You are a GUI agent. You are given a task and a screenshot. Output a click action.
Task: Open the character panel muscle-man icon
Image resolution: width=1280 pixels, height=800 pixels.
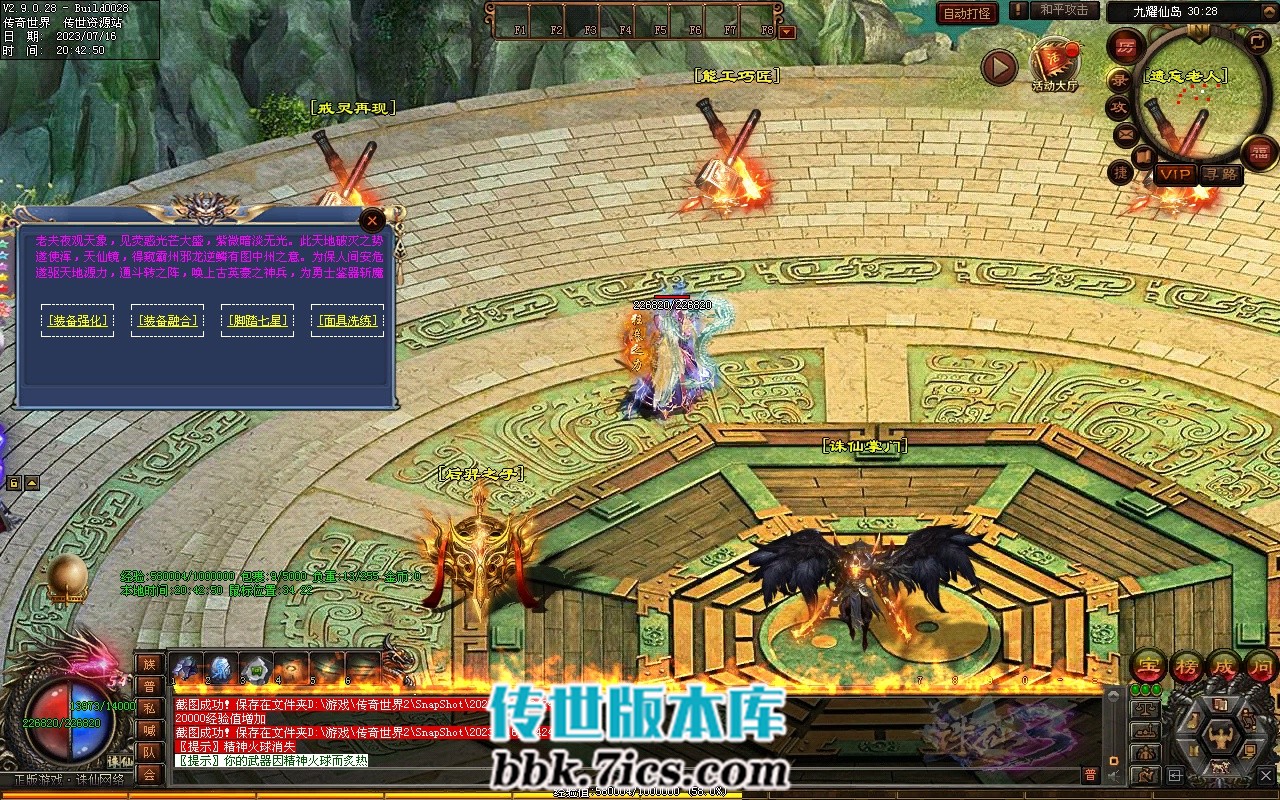tap(1221, 737)
